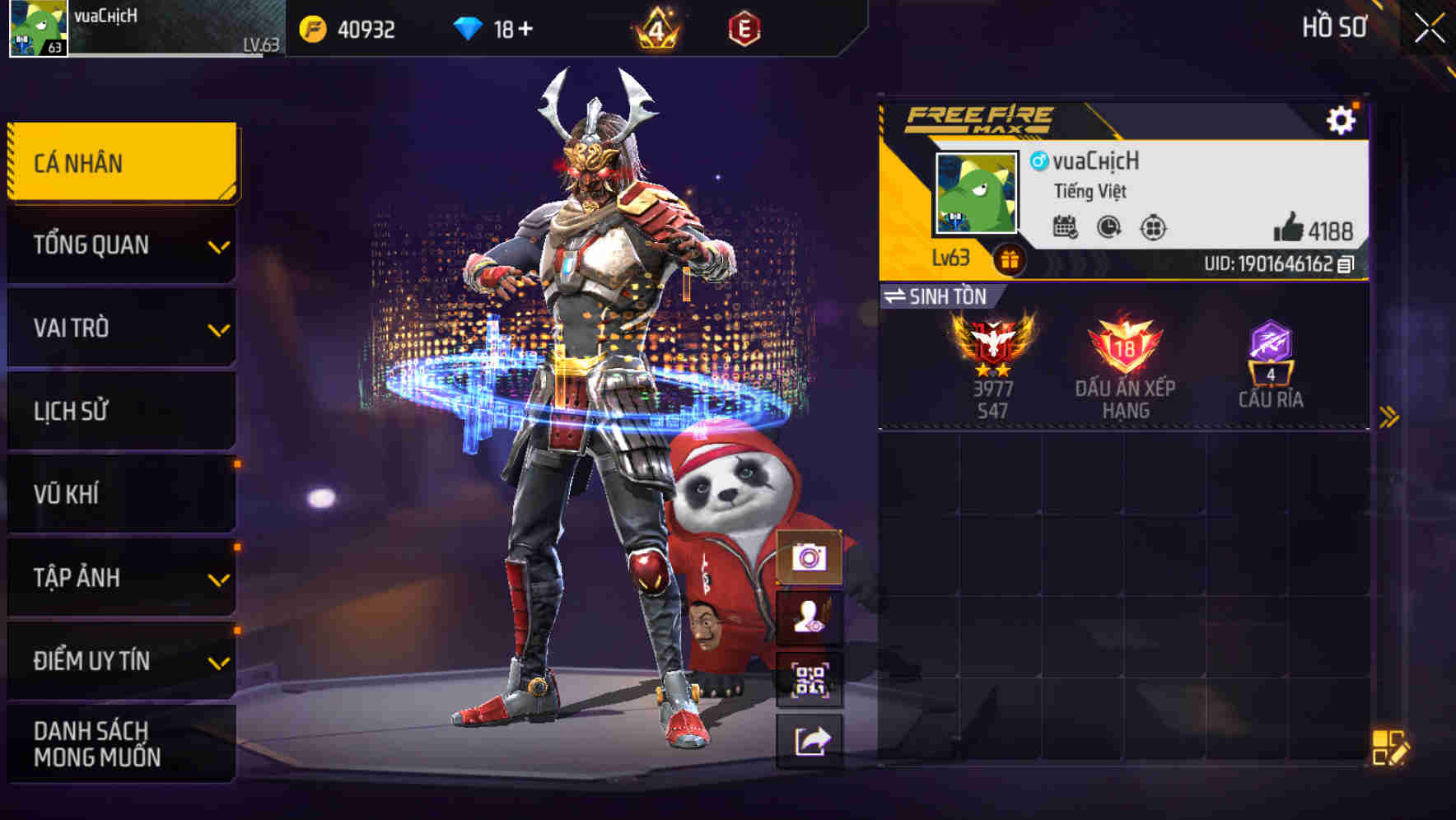The image size is (1456, 820).
Task: Toggle the gender symbol next to vuaChịcH
Action: pyautogui.click(x=1039, y=163)
